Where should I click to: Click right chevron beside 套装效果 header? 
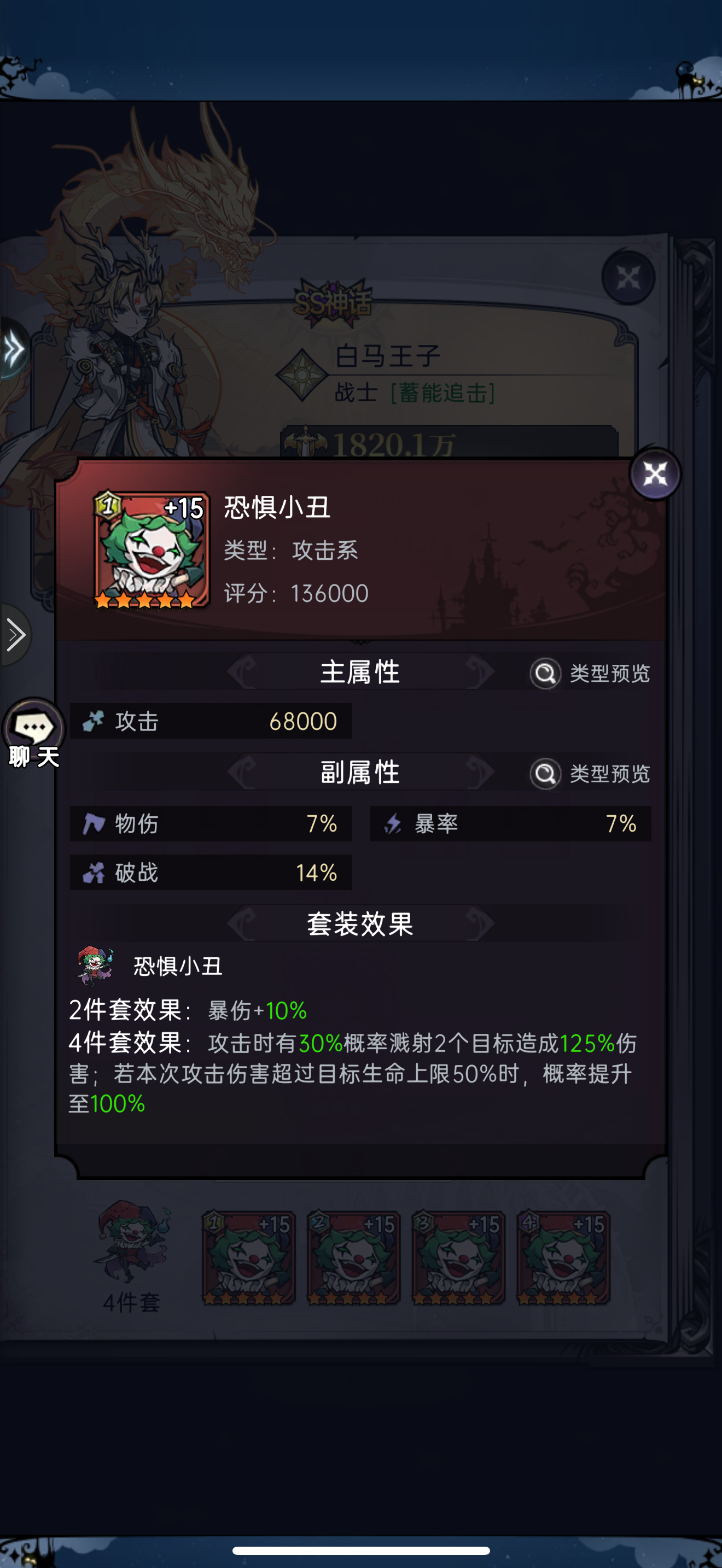(x=479, y=923)
